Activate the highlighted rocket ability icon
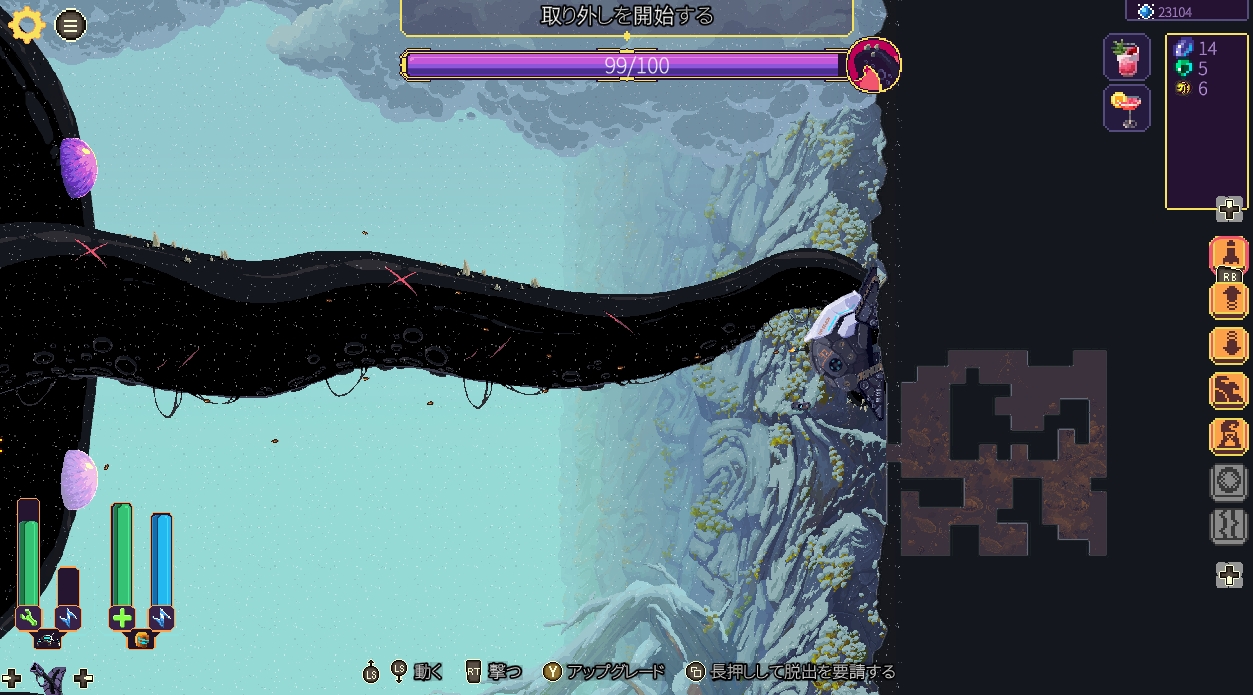This screenshot has height=695, width=1253. click(x=1229, y=253)
